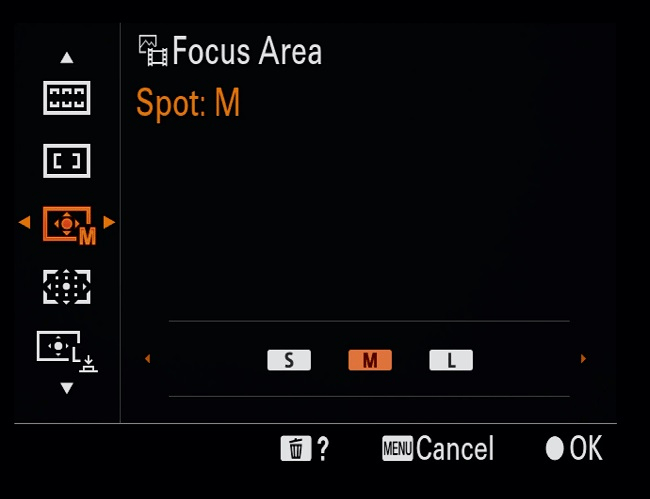Click the small left arrow of the size row
The height and width of the screenshot is (499, 650).
[148, 359]
